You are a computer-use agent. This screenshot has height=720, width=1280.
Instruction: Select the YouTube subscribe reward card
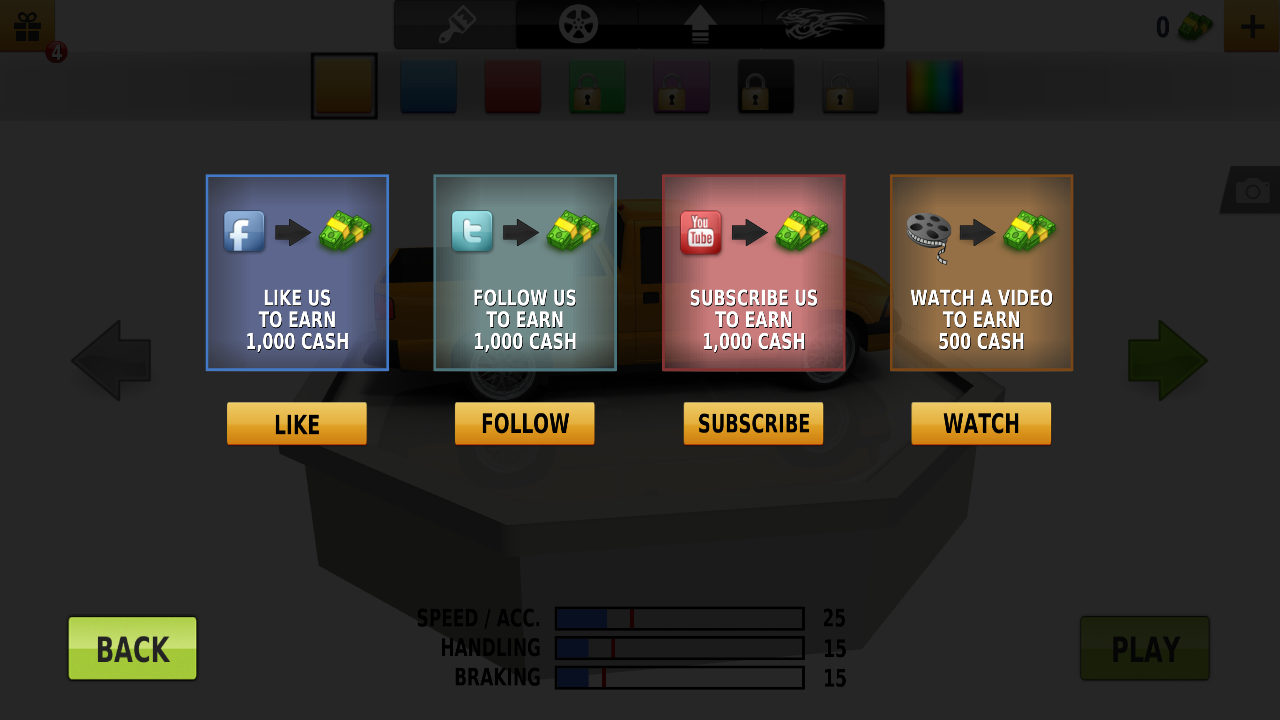pyautogui.click(x=753, y=273)
